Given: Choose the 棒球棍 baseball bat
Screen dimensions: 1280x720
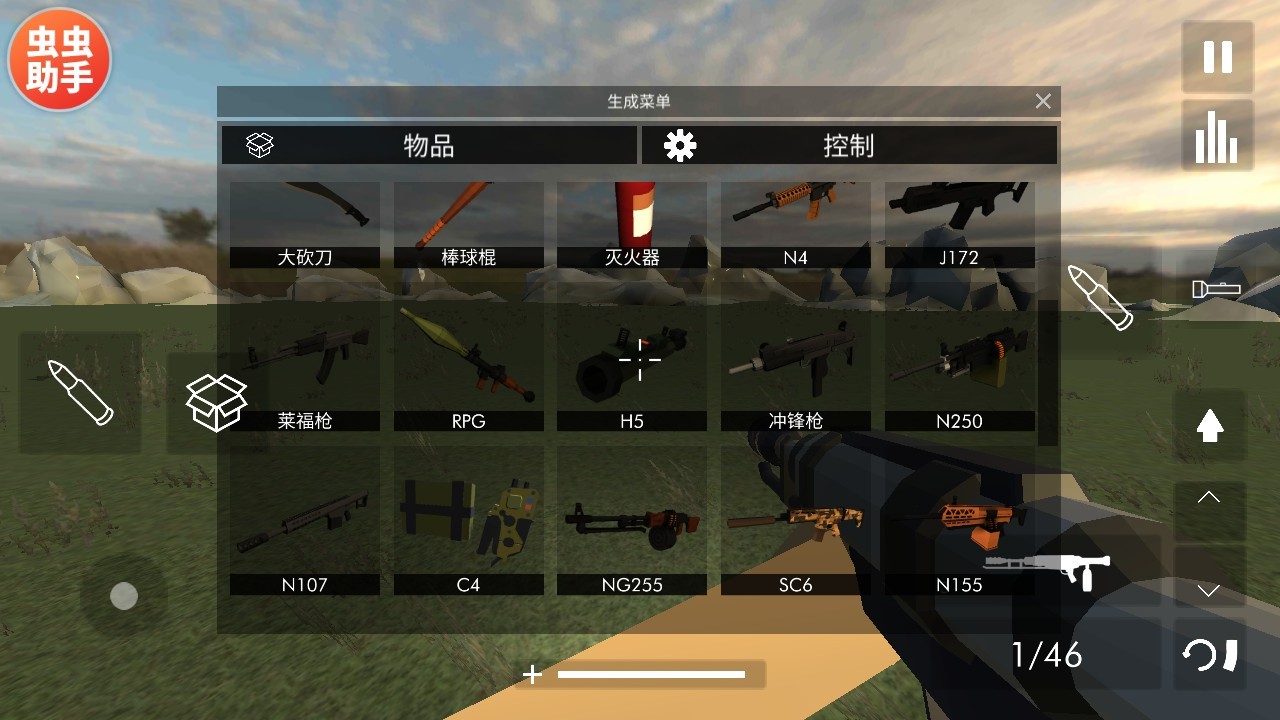Looking at the screenshot, I should click(468, 224).
